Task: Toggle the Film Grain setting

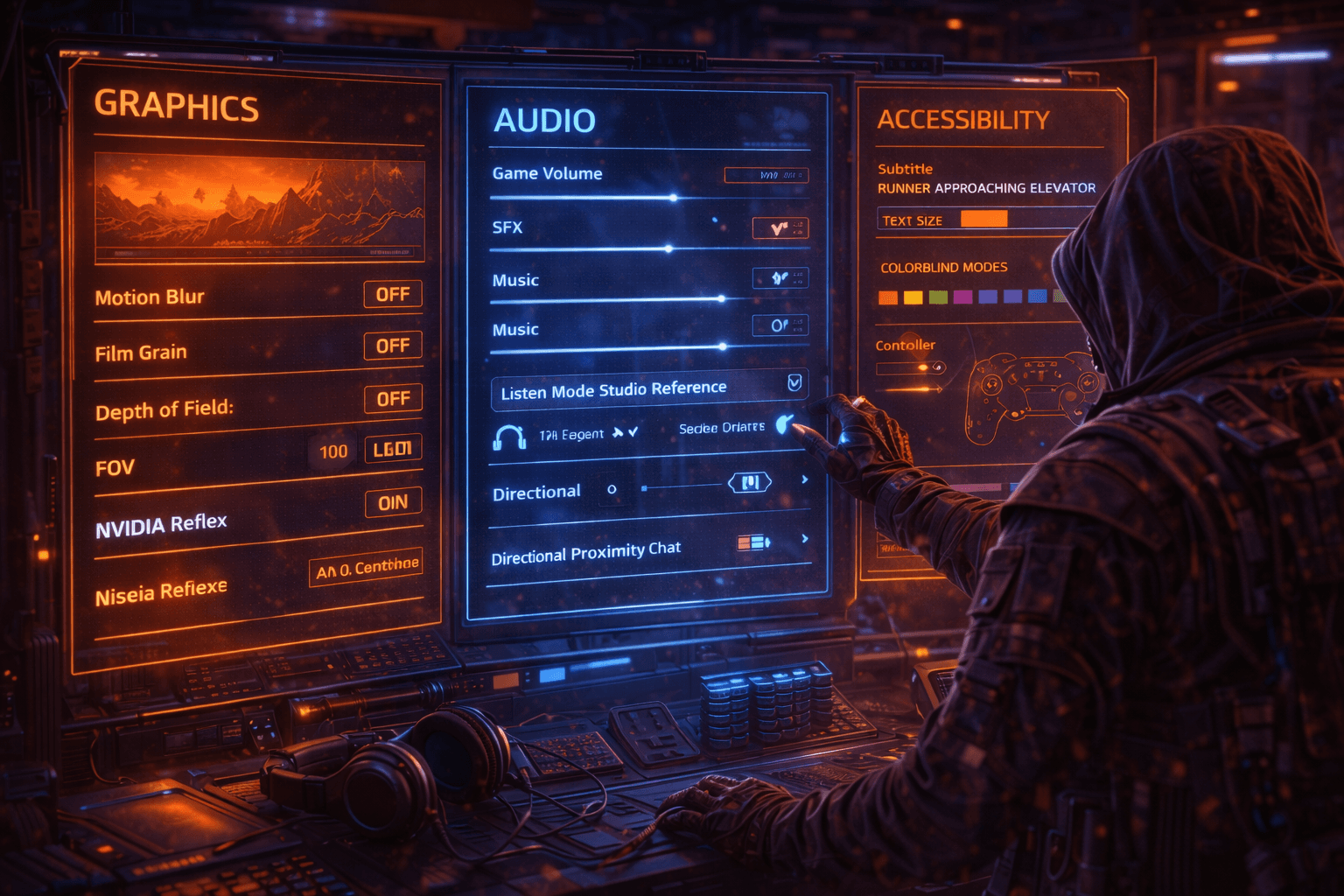Action: 393,346
